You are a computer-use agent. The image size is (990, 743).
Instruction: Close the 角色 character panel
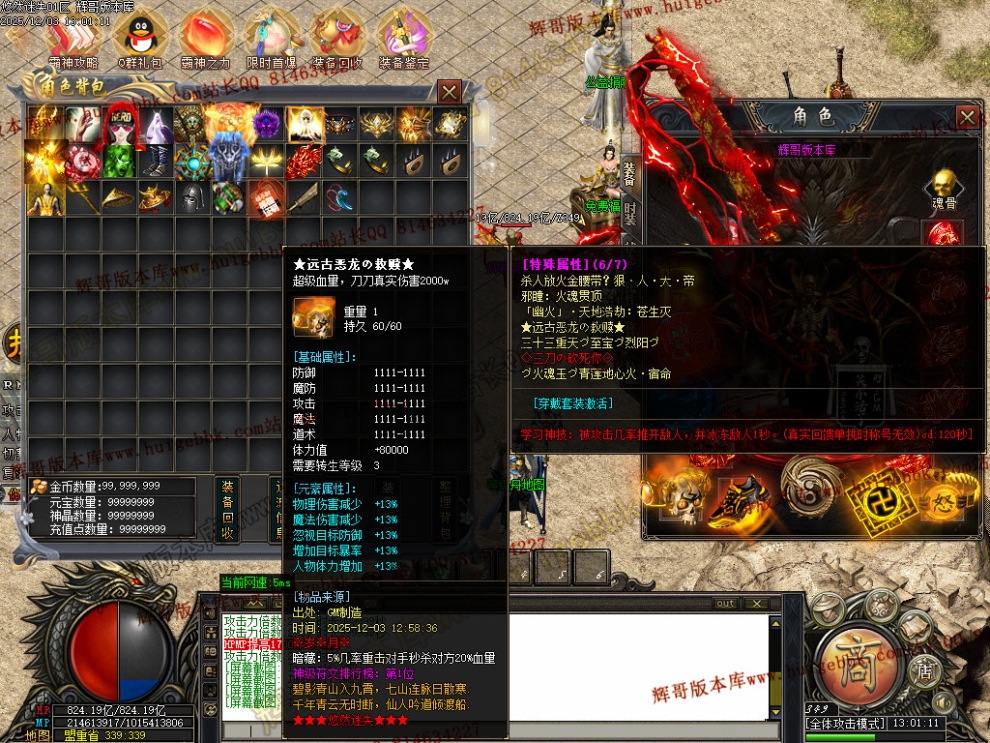[x=967, y=117]
